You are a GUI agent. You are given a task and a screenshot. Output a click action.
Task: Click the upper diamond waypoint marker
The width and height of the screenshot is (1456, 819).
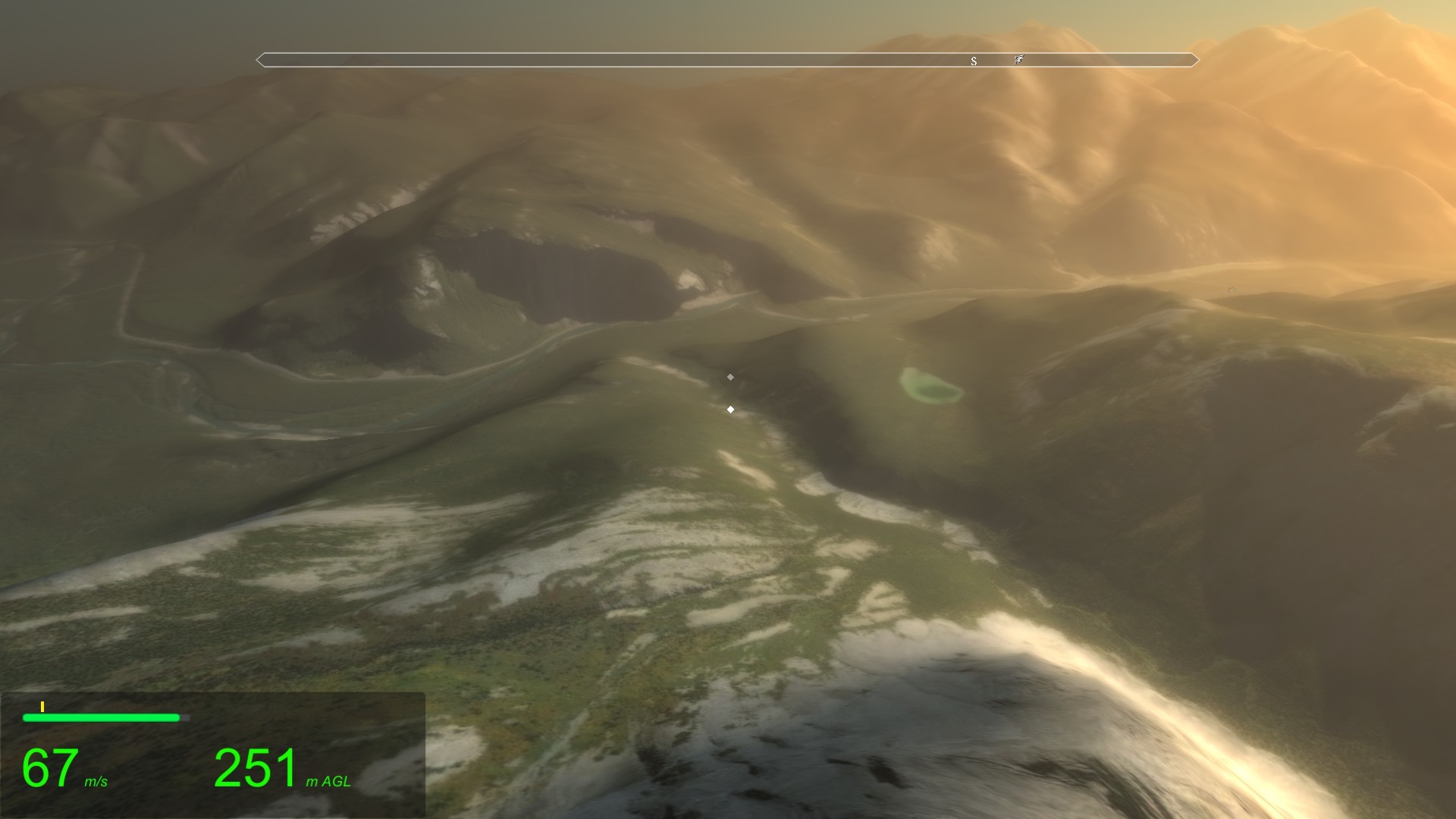(730, 376)
